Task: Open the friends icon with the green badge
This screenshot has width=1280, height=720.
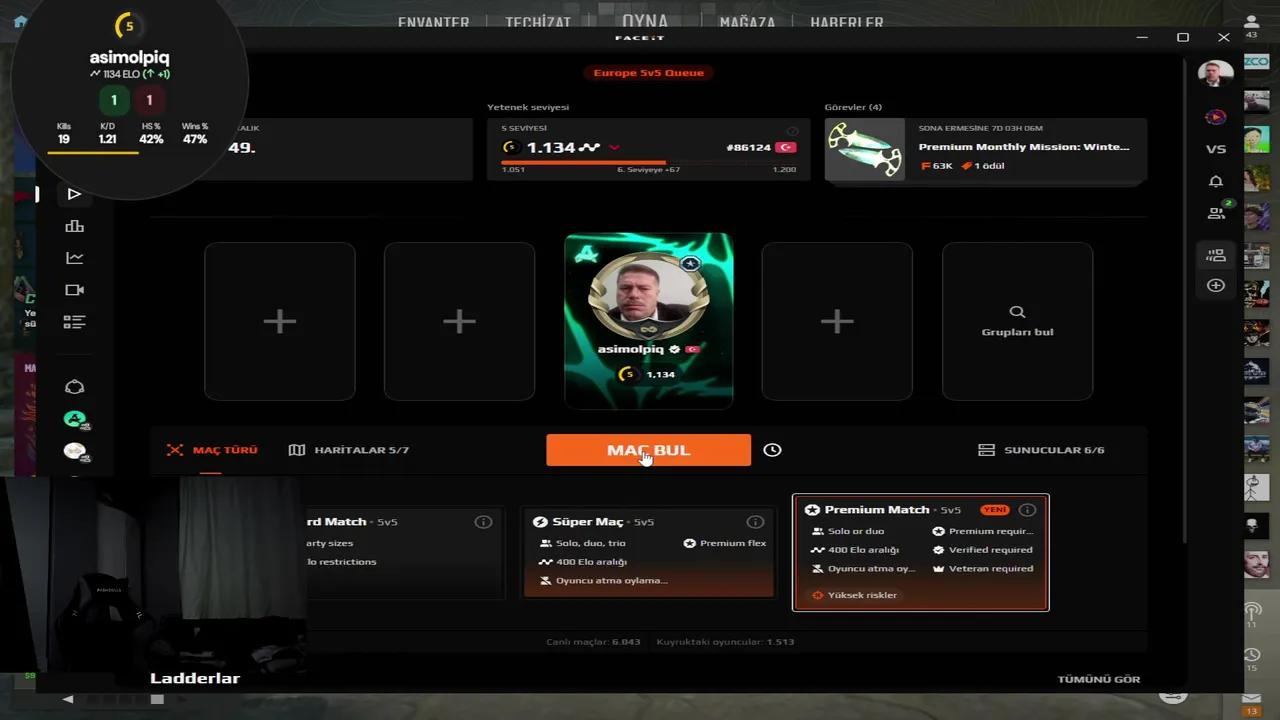Action: click(x=1216, y=212)
